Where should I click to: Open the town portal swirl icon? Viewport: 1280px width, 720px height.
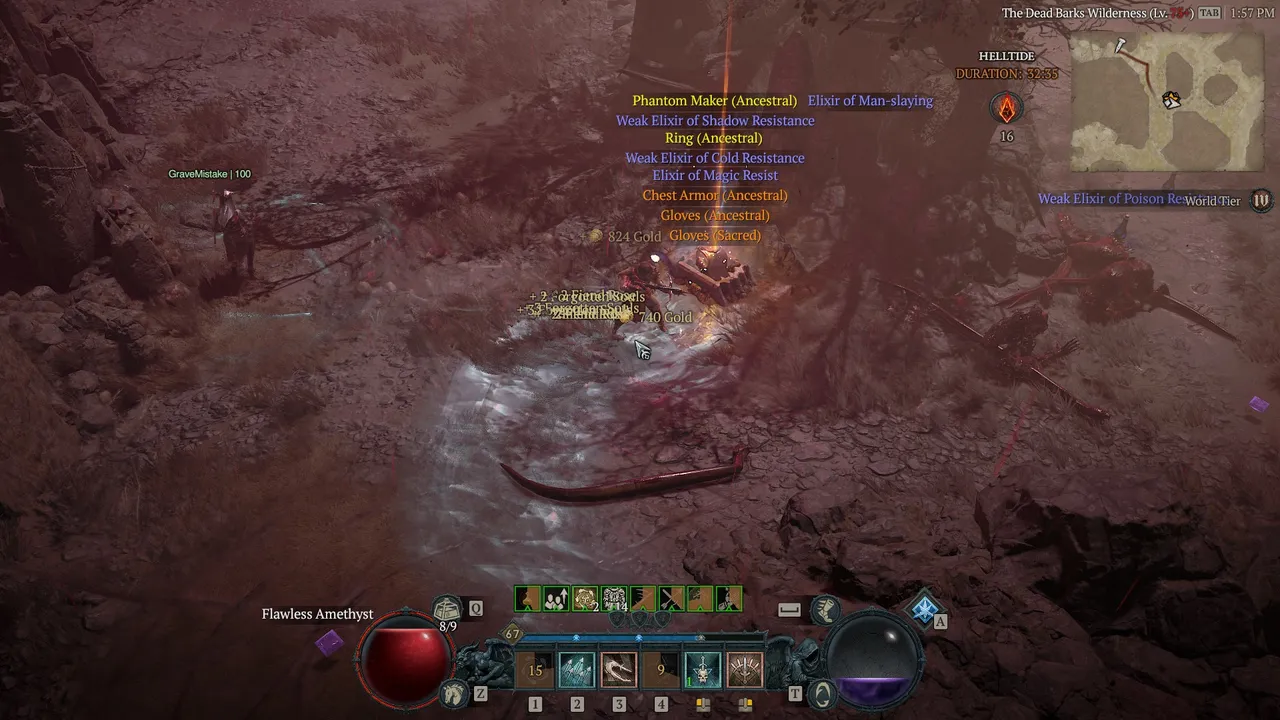click(x=822, y=692)
